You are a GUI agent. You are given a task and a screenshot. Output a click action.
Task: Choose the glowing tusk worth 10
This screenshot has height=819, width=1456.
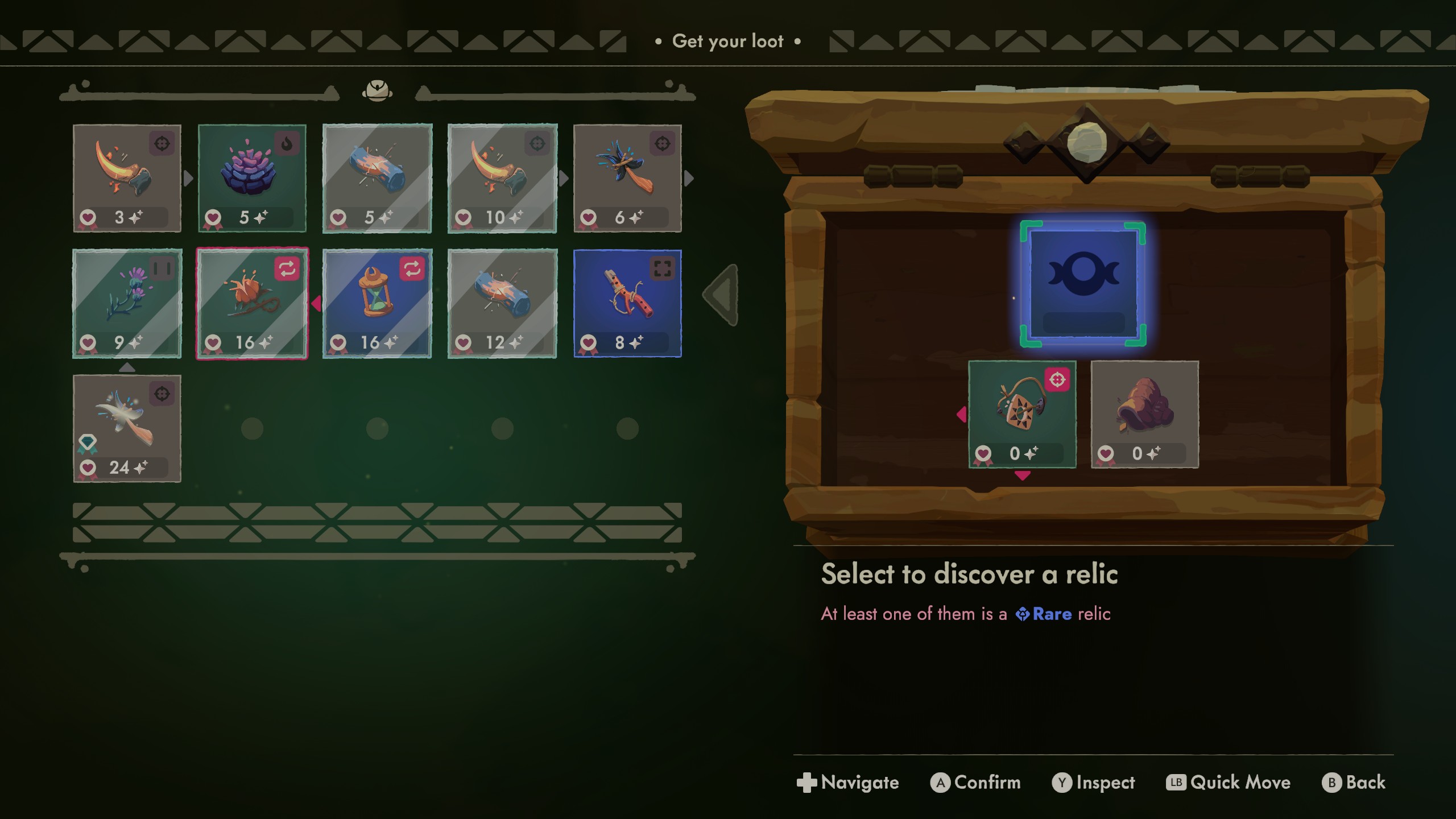(x=502, y=178)
